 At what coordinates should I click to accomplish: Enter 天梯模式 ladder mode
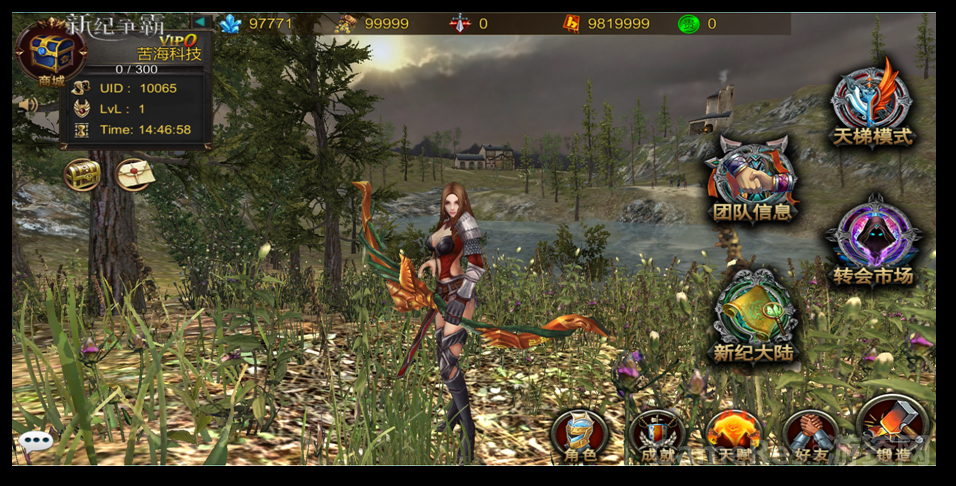[x=872, y=101]
